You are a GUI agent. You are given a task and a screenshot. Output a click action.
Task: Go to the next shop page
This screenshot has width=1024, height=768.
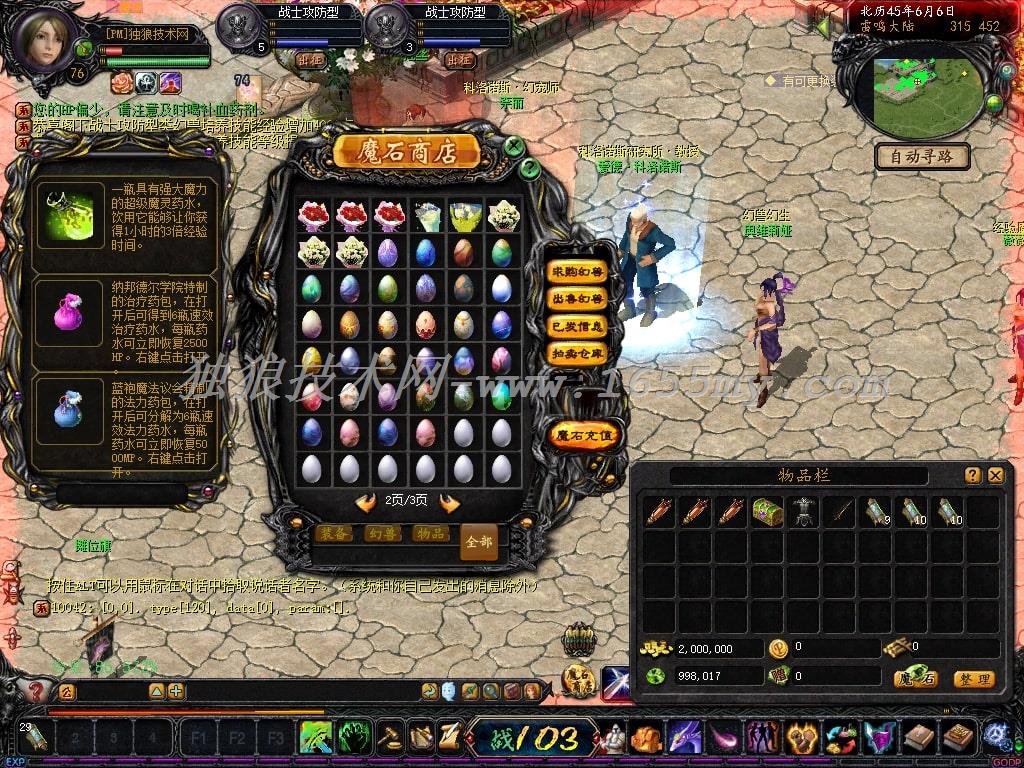[x=450, y=503]
